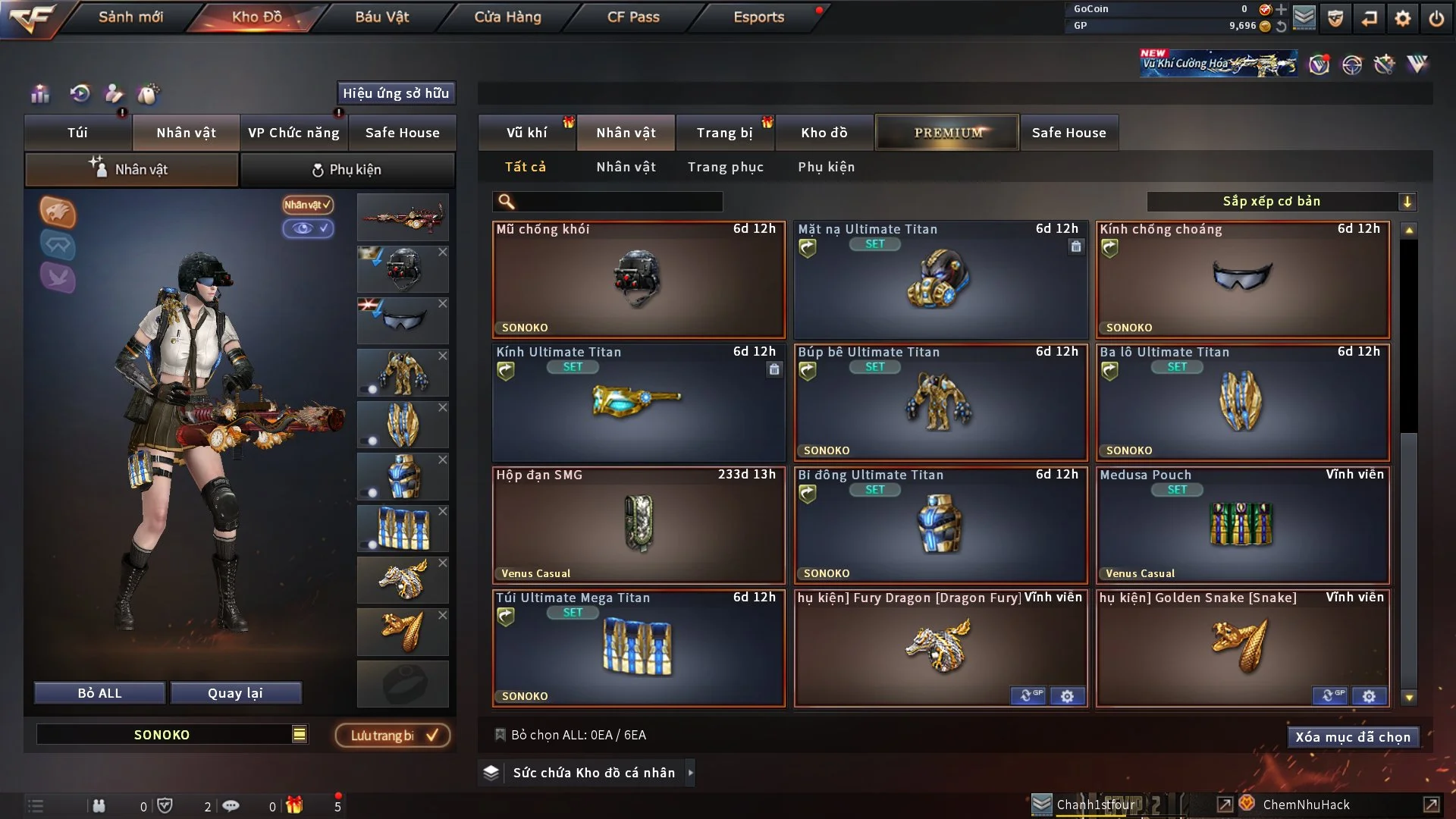Click the Bỏ ALL button
The width and height of the screenshot is (1456, 819).
99,693
